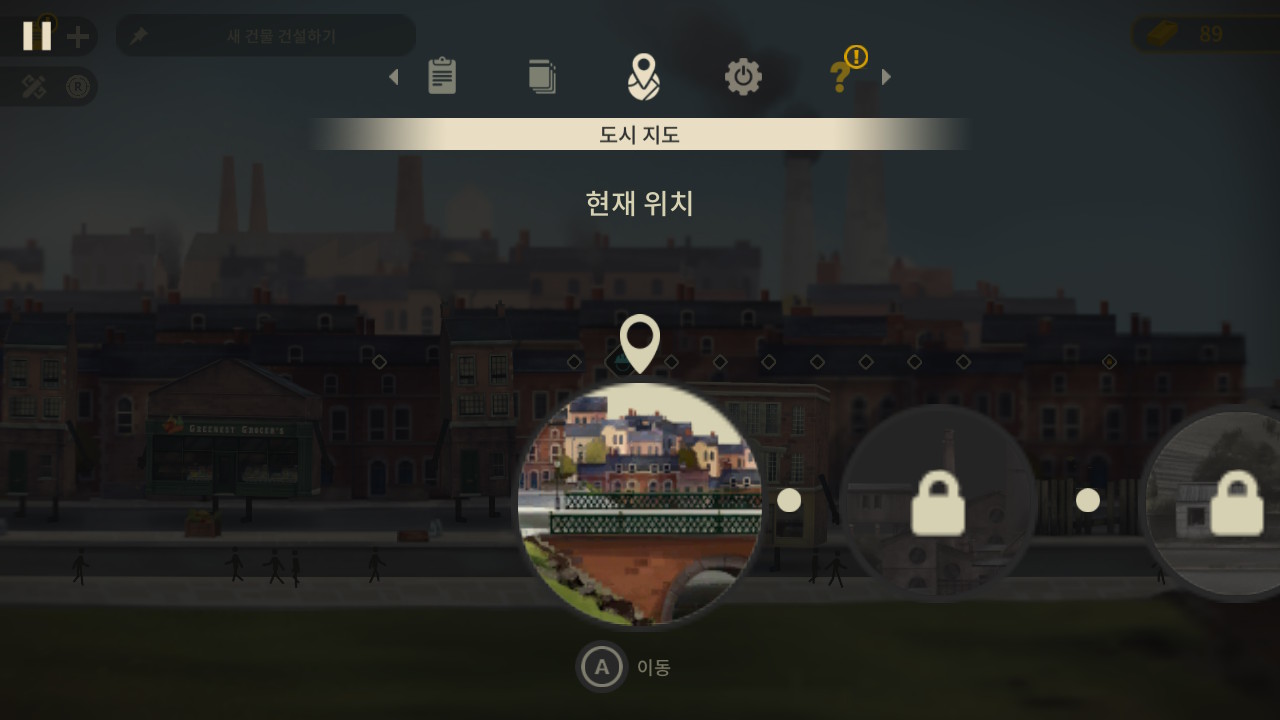The image size is (1280, 720).
Task: Click the 새 건물 건설하기 bar
Action: (266, 35)
